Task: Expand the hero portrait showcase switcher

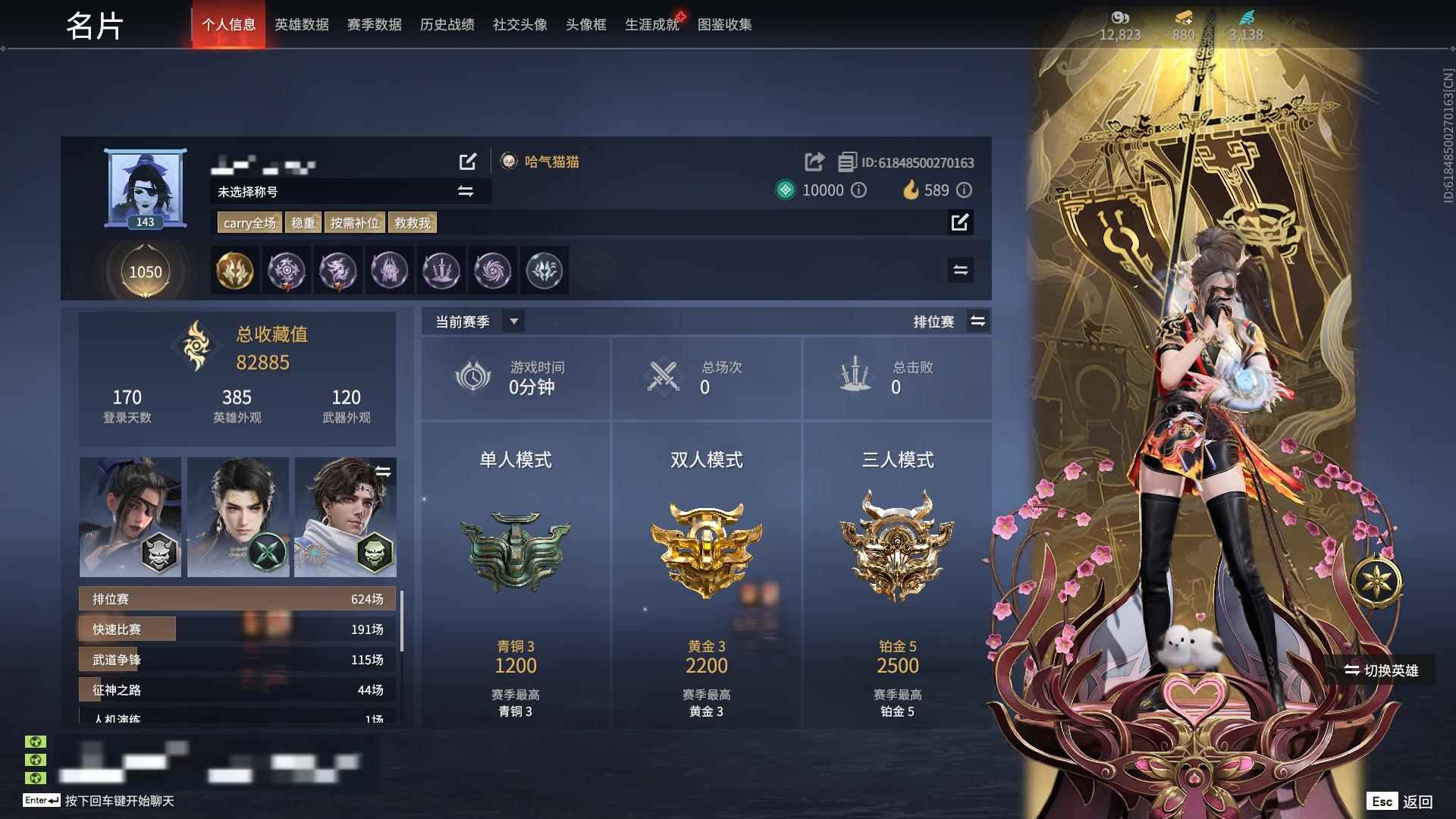Action: coord(385,471)
